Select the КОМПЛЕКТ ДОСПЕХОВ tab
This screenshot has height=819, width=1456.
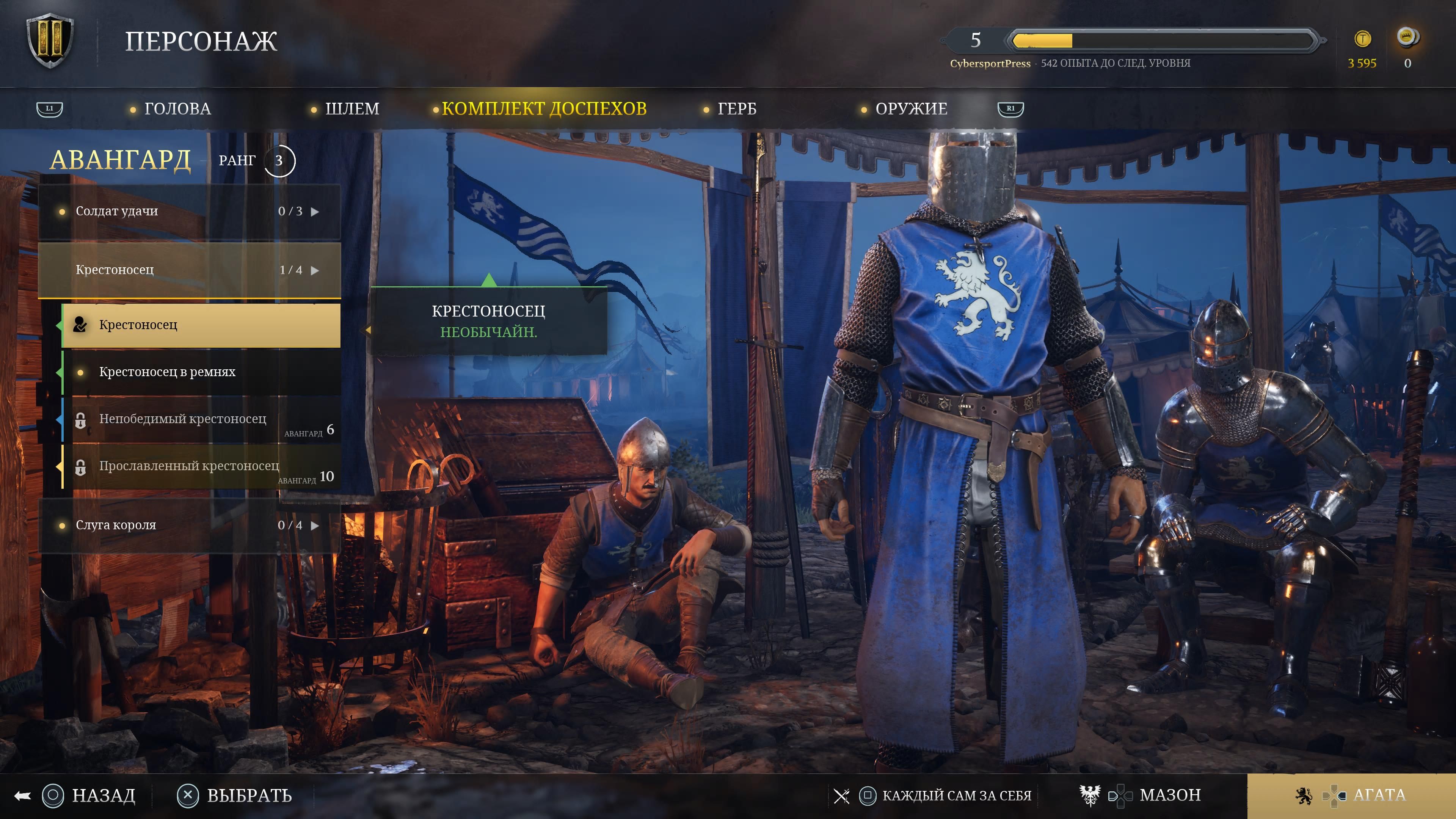click(544, 108)
